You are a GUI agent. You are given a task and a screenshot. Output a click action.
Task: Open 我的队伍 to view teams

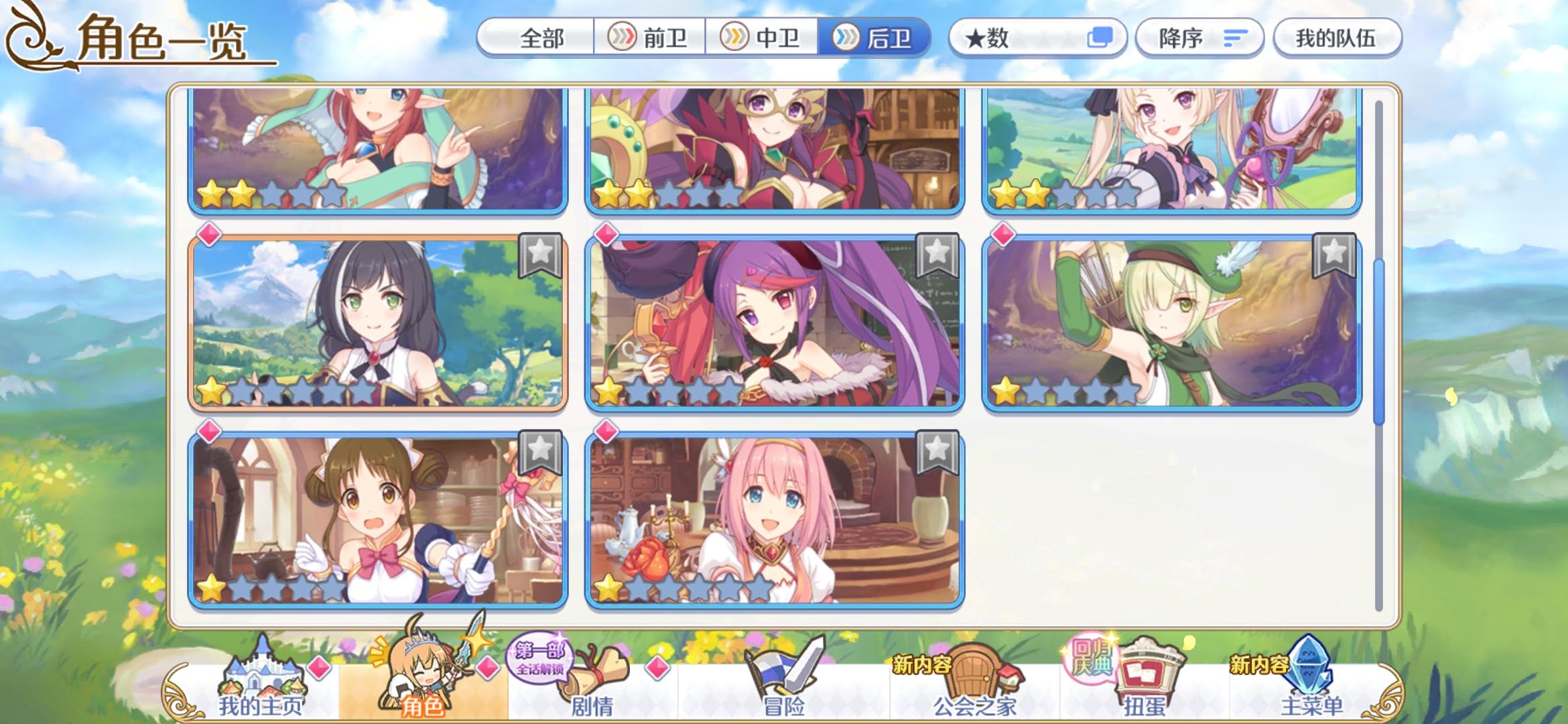click(1337, 38)
